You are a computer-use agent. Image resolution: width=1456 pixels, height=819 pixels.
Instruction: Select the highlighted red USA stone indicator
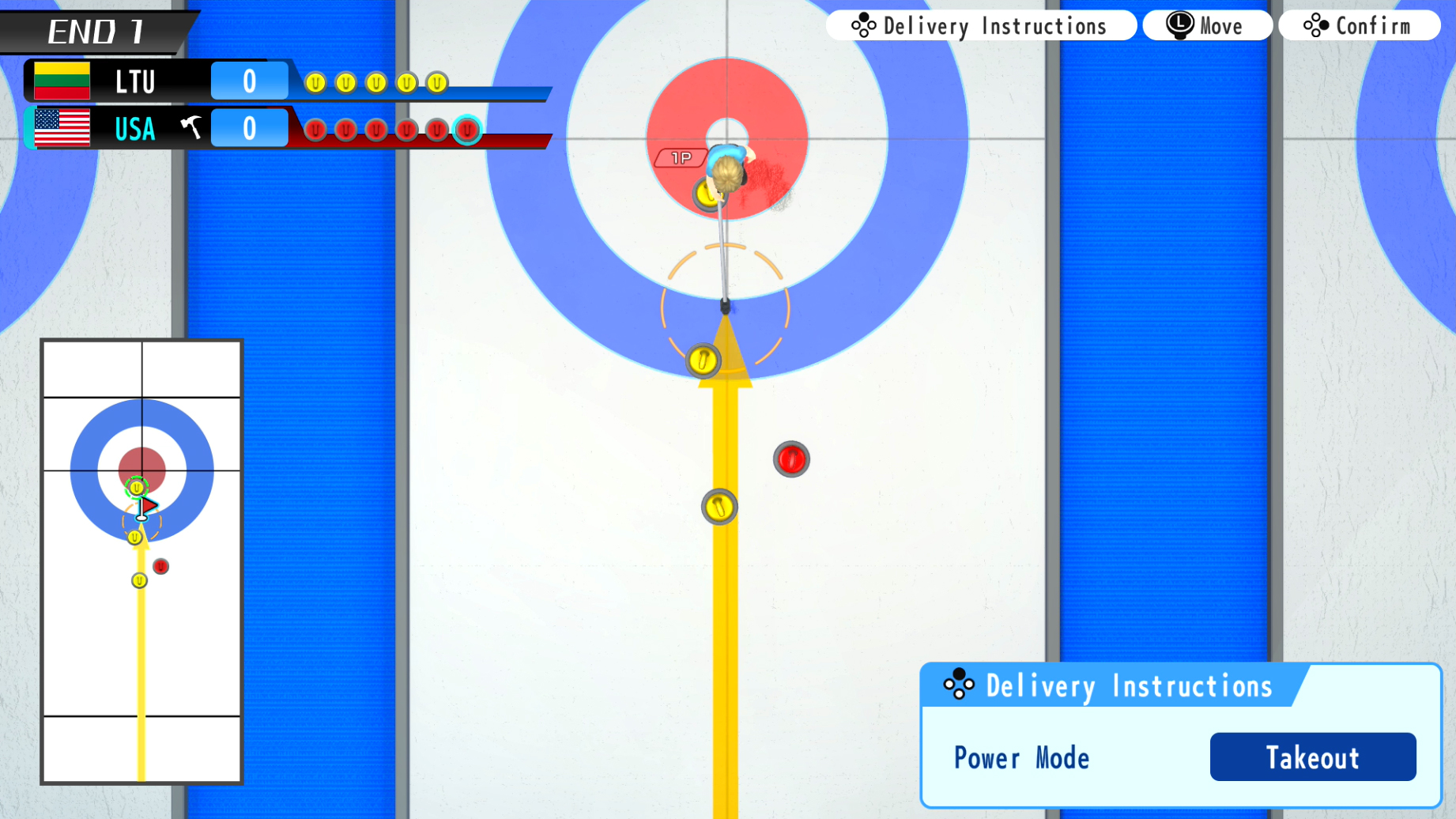468,131
